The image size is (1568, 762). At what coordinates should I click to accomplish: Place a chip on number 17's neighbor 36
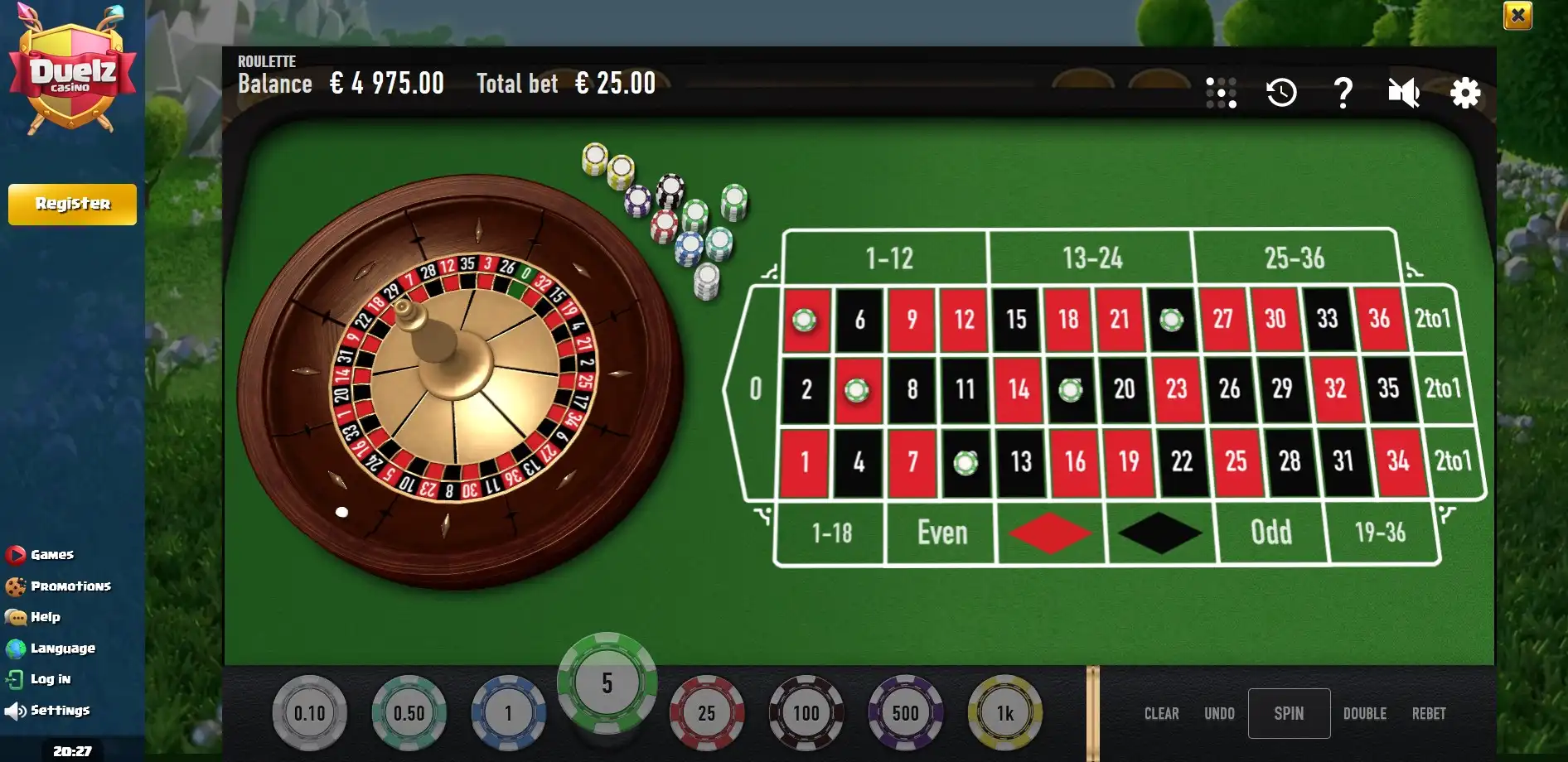[1379, 319]
